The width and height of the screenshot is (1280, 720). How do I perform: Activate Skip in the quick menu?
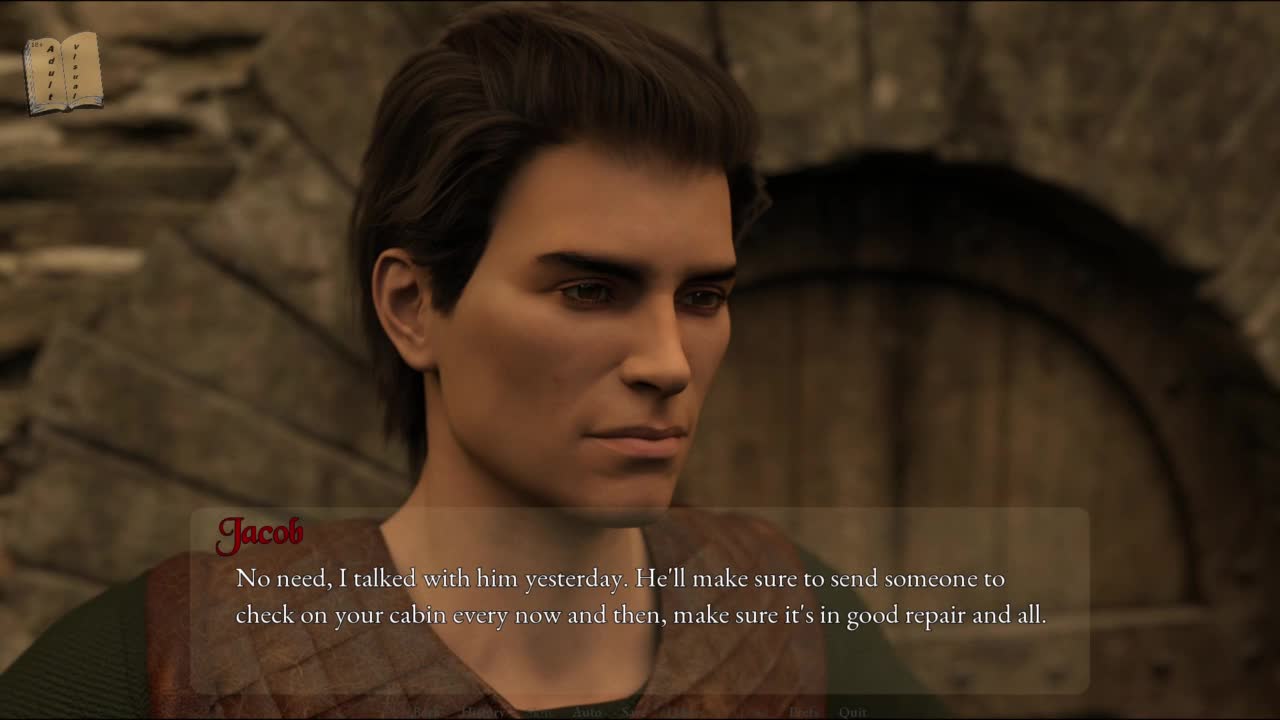pos(540,712)
